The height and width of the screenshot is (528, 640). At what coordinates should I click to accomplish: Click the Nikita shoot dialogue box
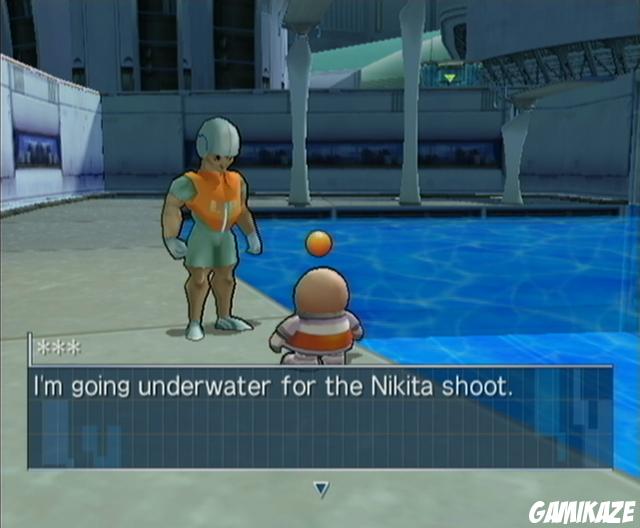tap(320, 417)
